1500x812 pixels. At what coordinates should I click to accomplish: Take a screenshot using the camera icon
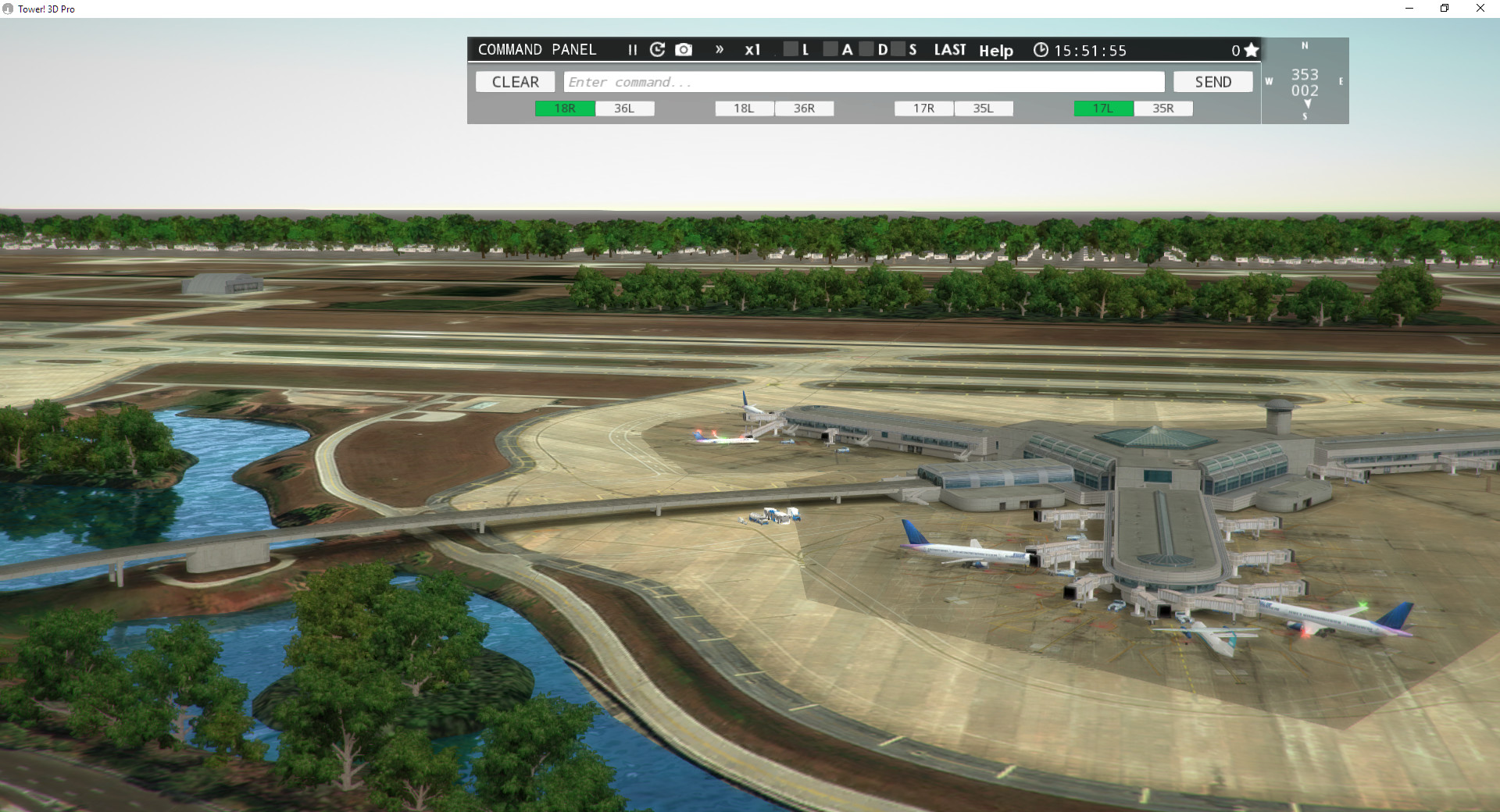684,49
